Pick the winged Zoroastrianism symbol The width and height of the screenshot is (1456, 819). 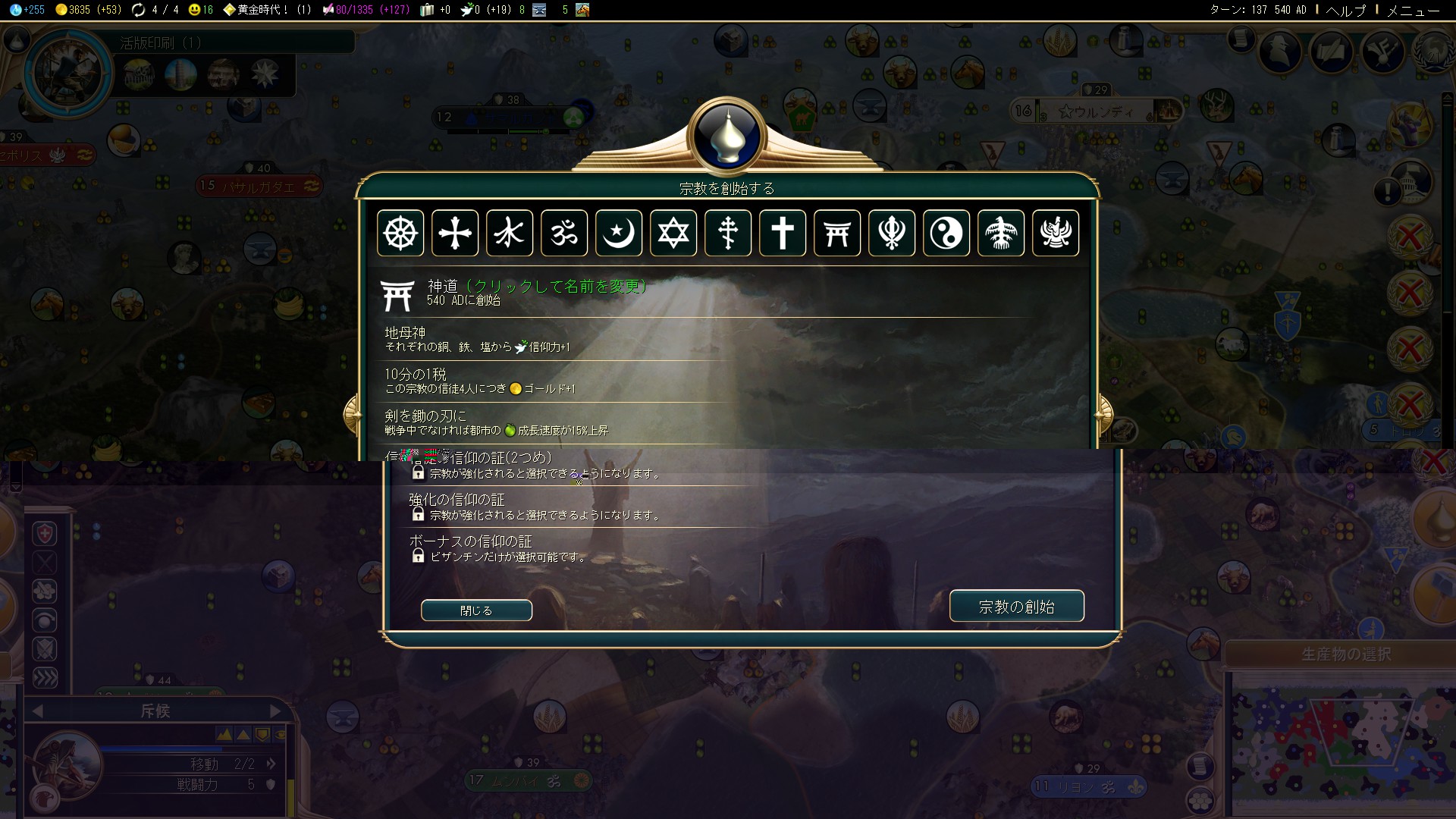point(1056,233)
